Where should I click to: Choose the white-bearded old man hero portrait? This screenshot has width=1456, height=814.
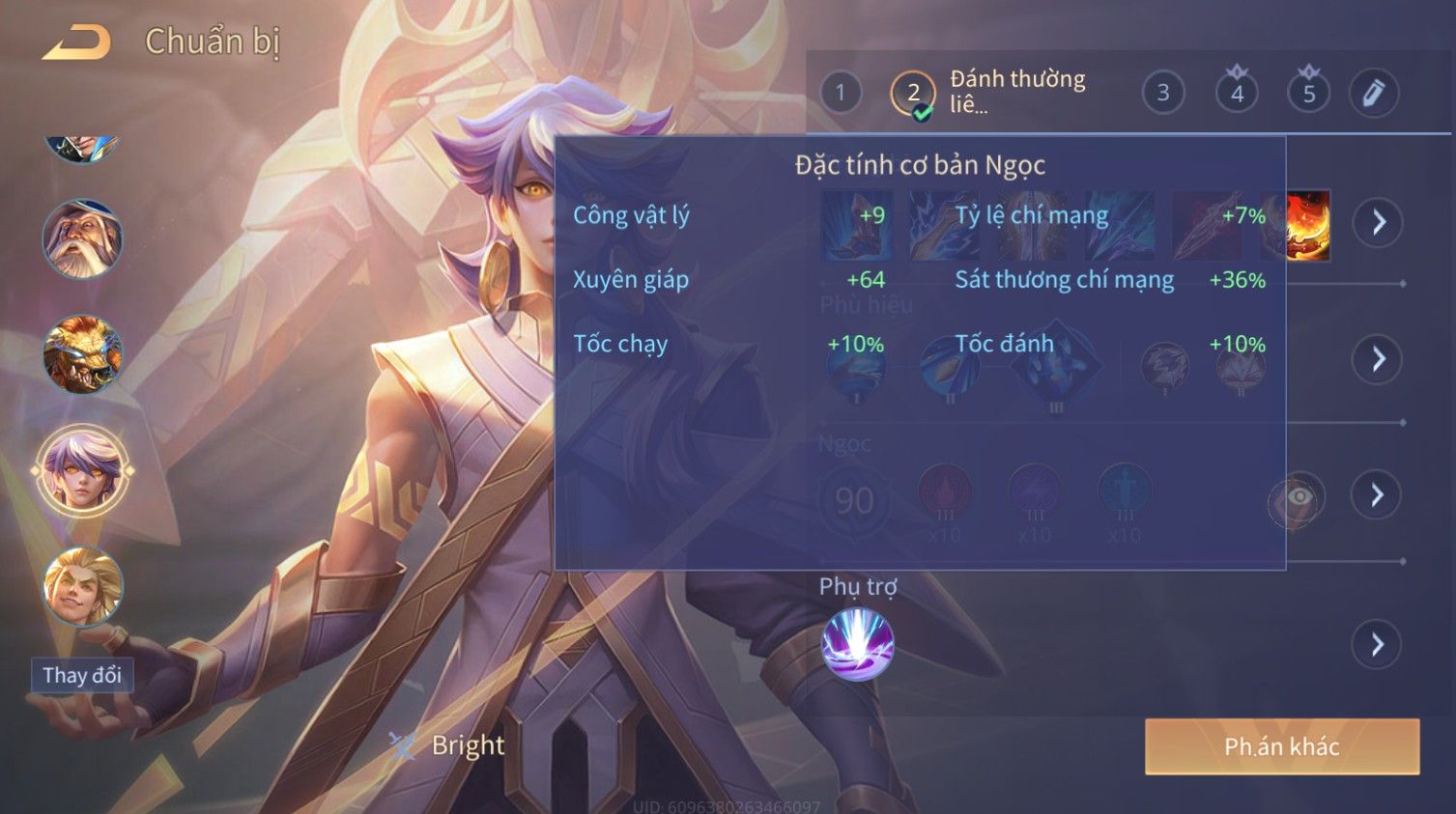[x=82, y=239]
